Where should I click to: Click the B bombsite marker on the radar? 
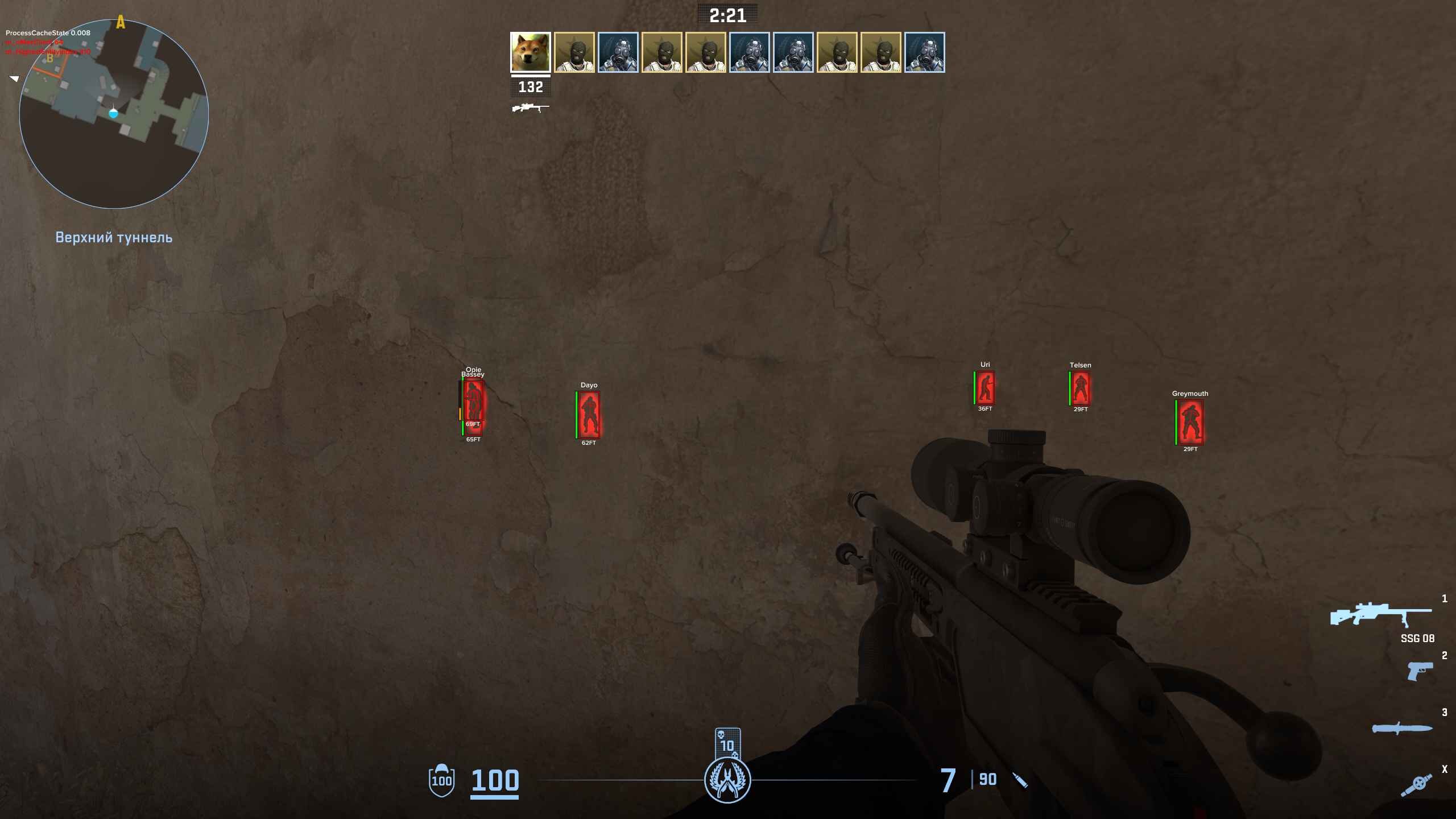[x=50, y=59]
